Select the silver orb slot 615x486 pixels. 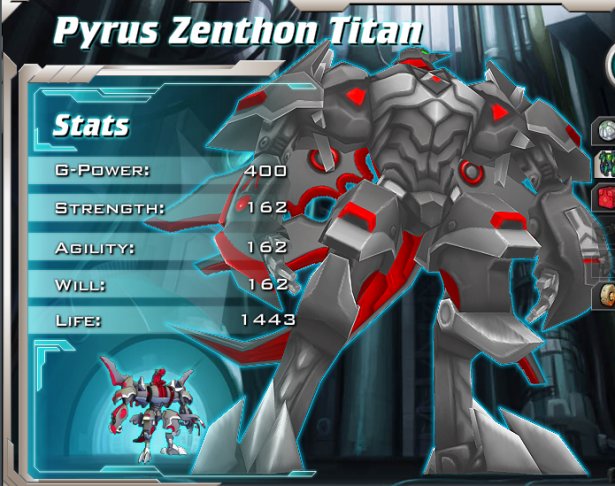[607, 132]
